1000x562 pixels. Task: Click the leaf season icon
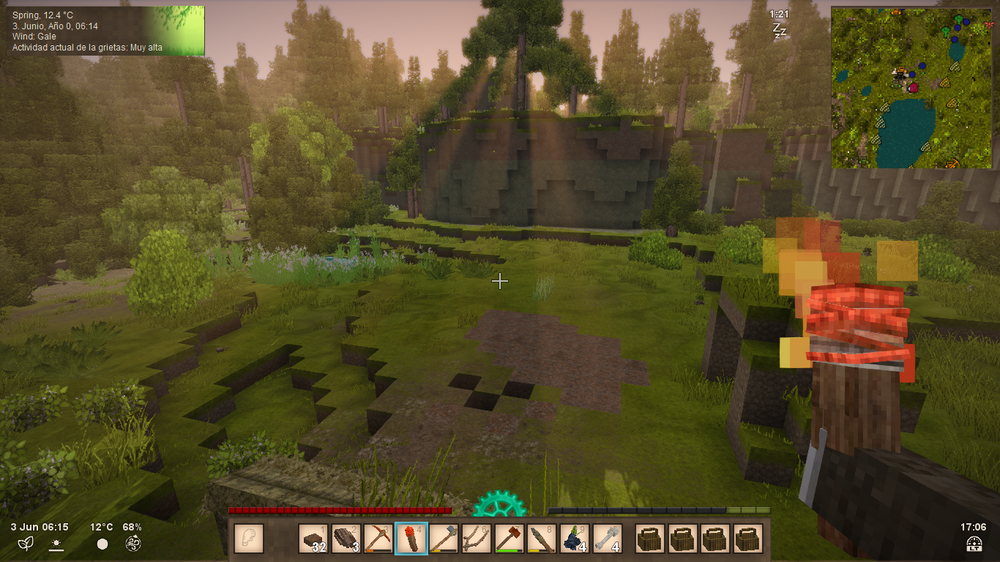(25, 544)
